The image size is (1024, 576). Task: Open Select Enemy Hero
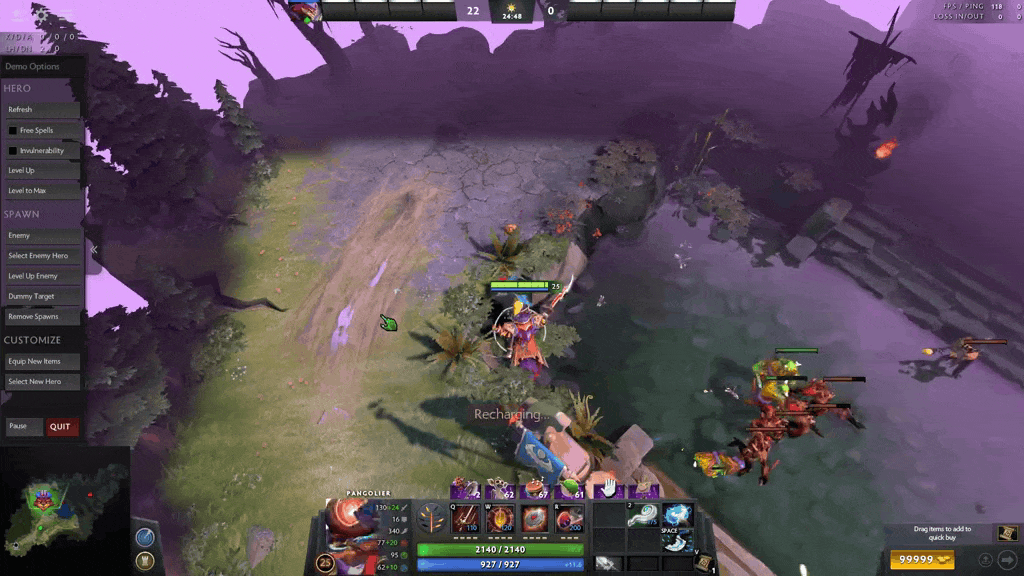tap(41, 256)
